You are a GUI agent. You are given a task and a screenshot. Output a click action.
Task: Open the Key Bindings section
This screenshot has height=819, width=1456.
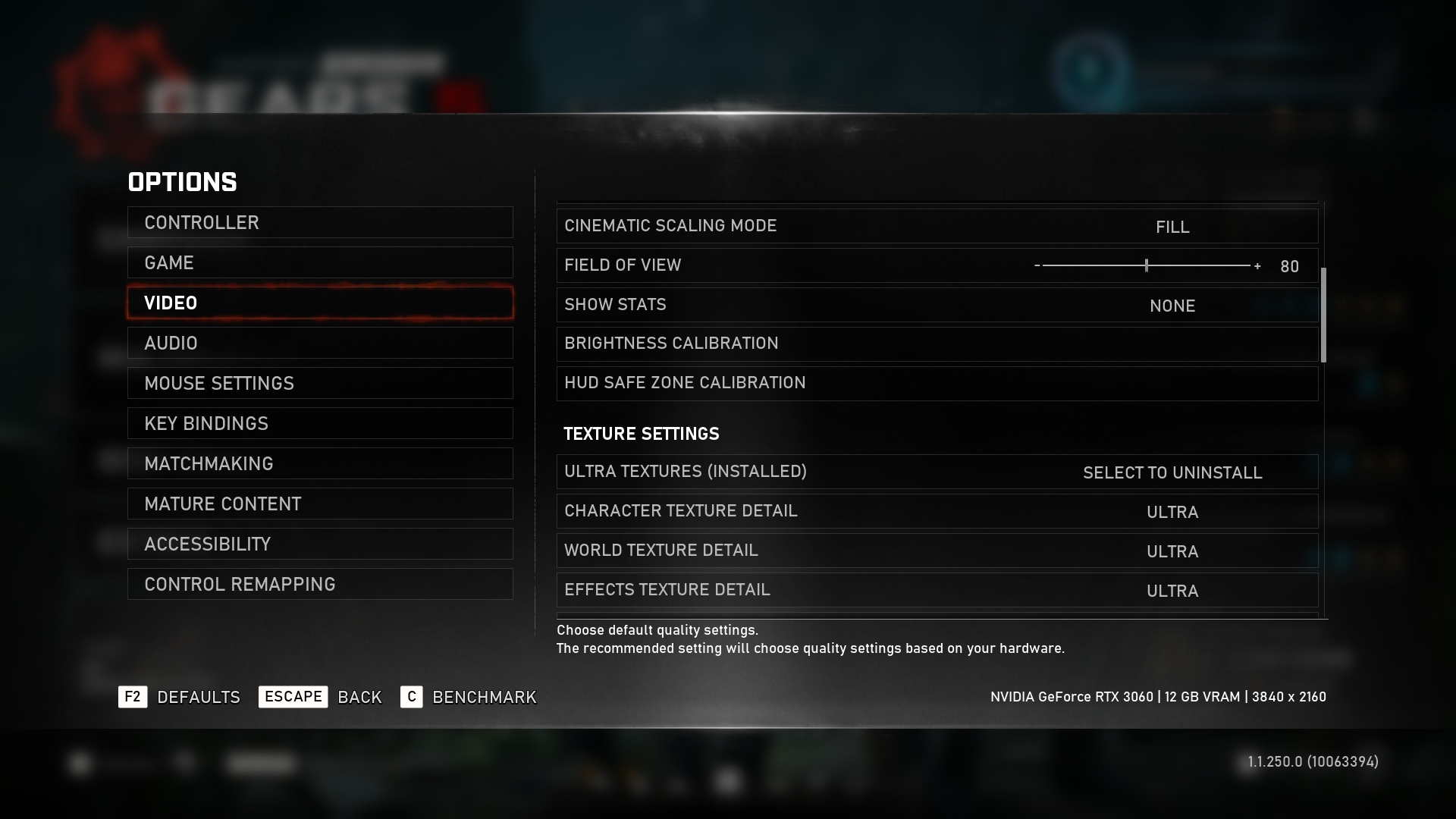point(320,423)
